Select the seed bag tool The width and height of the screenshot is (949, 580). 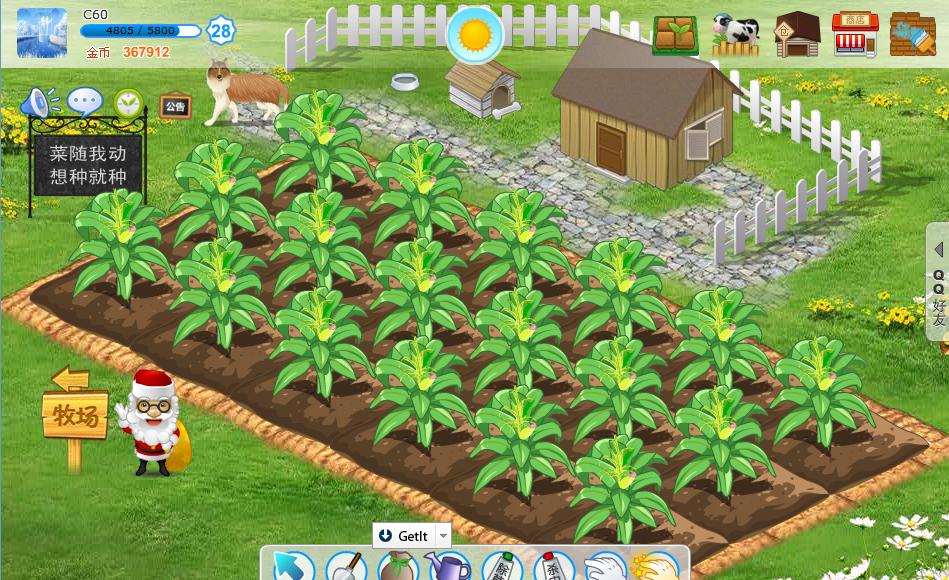coord(397,567)
